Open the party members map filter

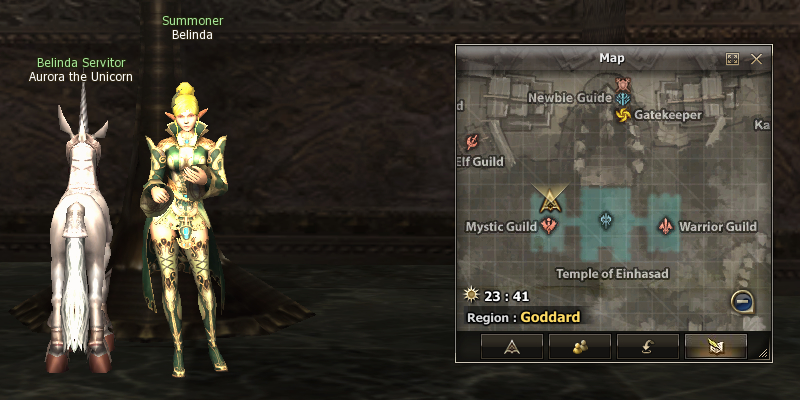click(x=579, y=346)
